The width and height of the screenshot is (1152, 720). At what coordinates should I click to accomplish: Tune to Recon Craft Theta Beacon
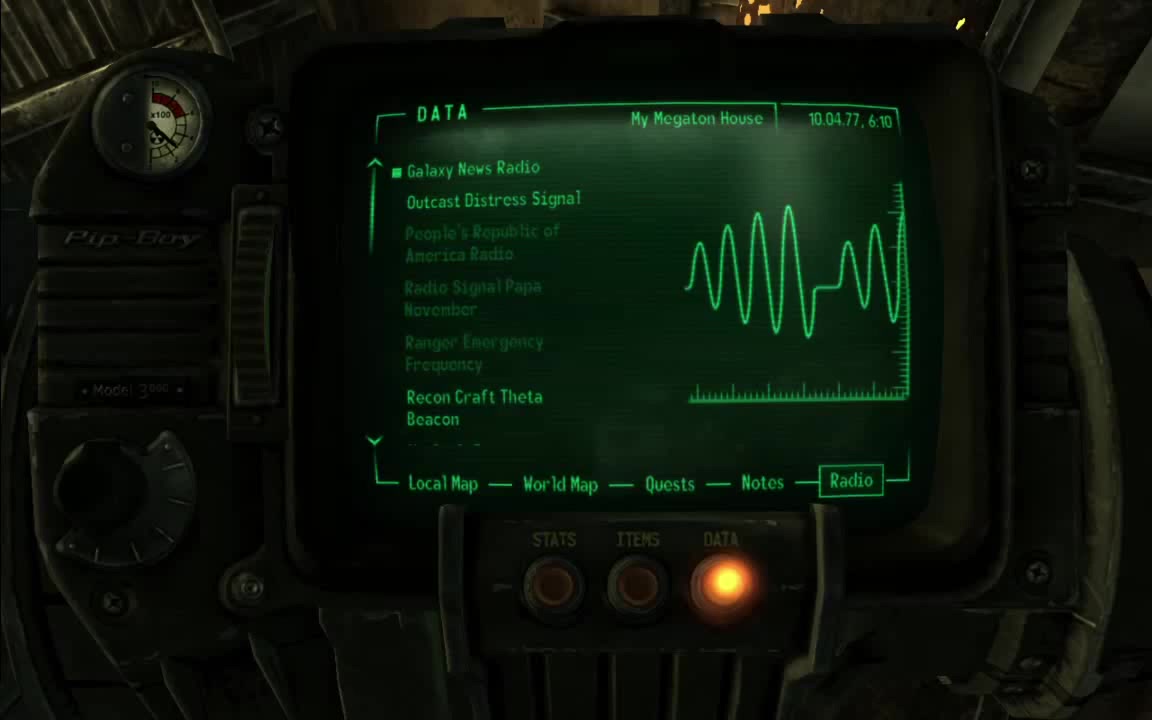tap(473, 408)
